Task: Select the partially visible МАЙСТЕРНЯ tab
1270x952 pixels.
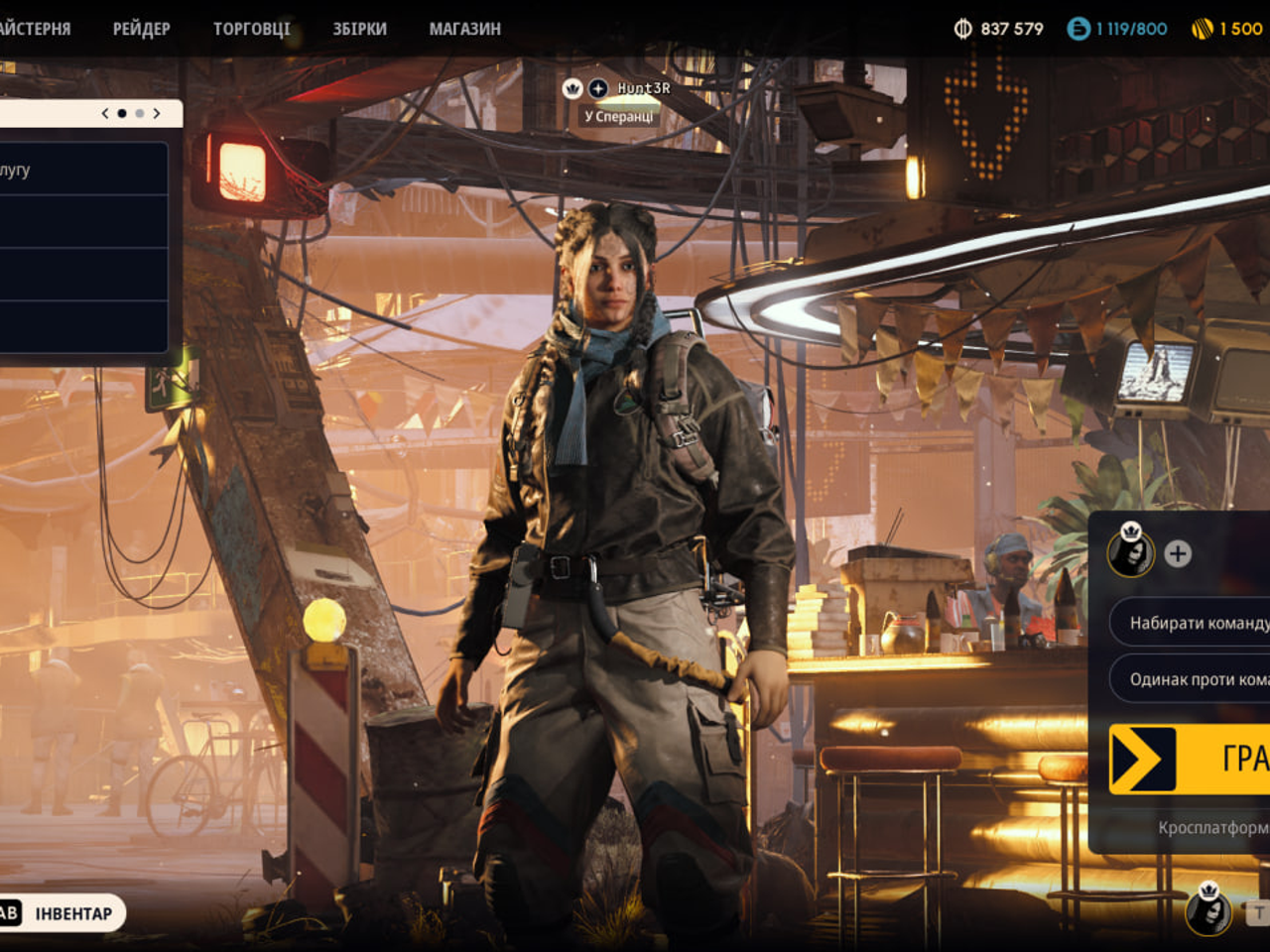Action: pyautogui.click(x=34, y=29)
